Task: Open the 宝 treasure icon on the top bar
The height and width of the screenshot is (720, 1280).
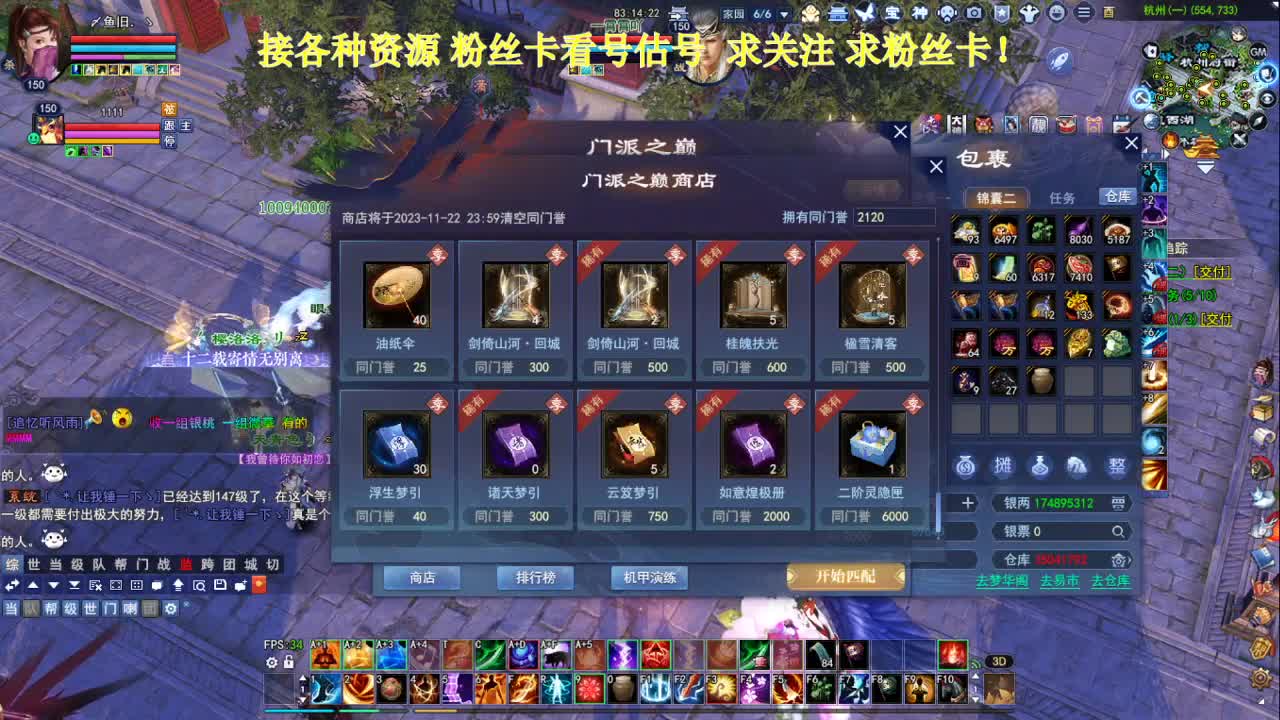Action: pyautogui.click(x=891, y=13)
